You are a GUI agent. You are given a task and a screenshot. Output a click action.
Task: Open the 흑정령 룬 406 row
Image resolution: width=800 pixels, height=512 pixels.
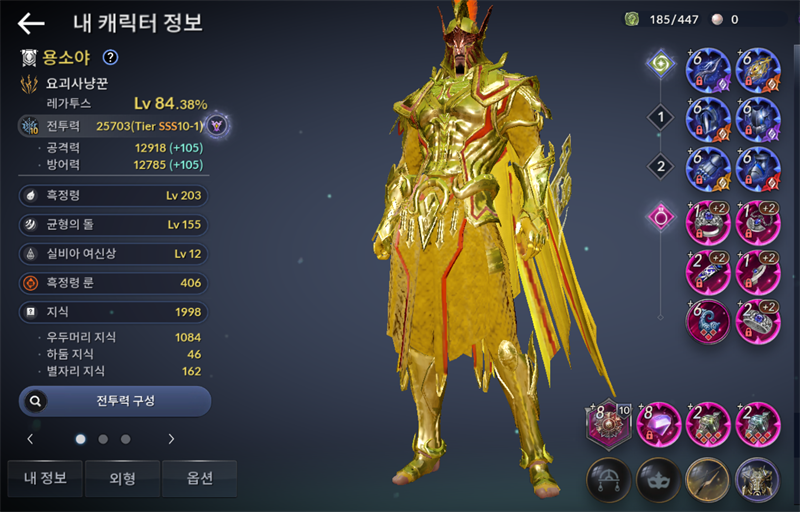114,283
